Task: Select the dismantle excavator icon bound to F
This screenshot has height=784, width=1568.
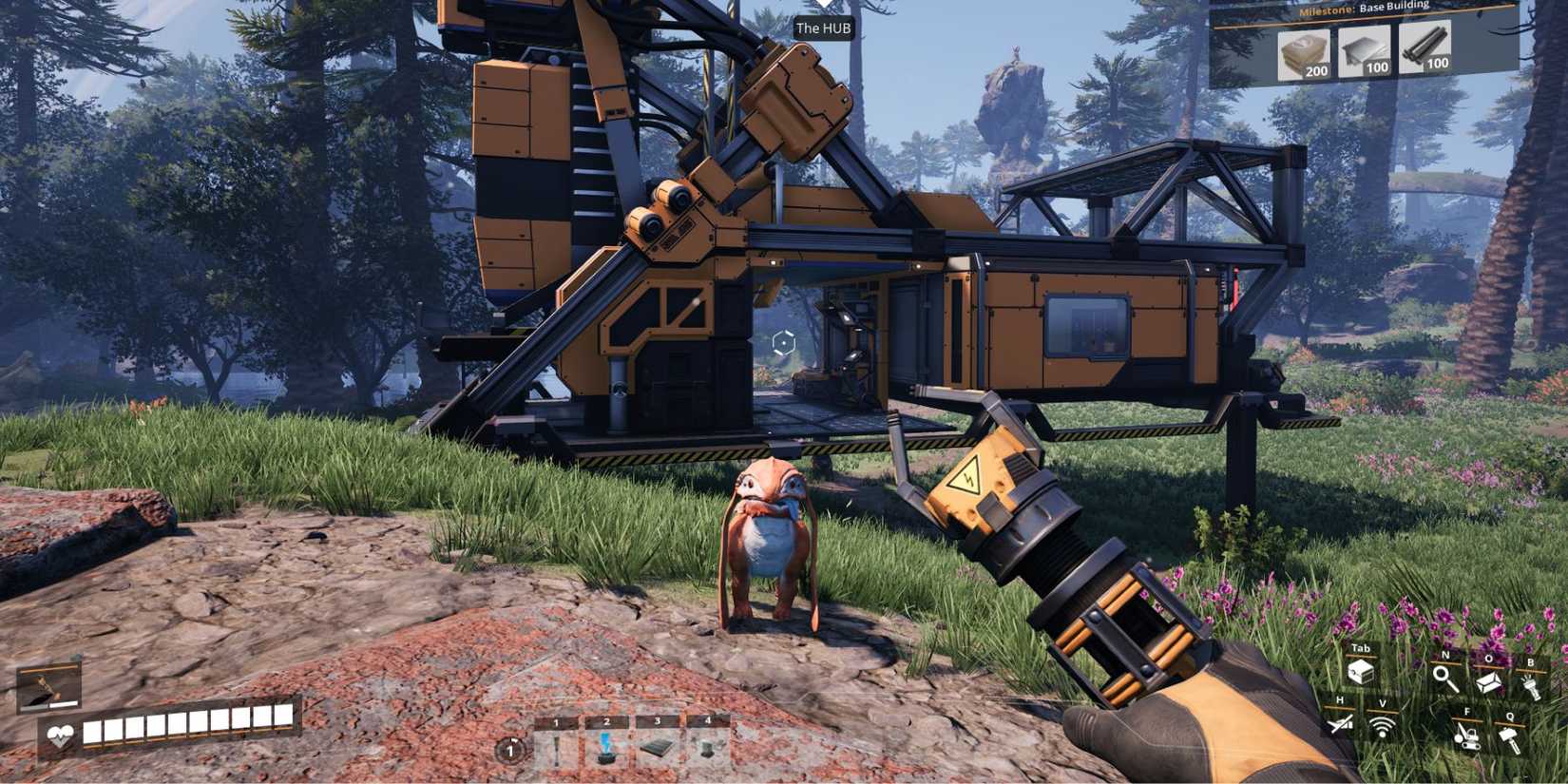Action: tap(1467, 736)
